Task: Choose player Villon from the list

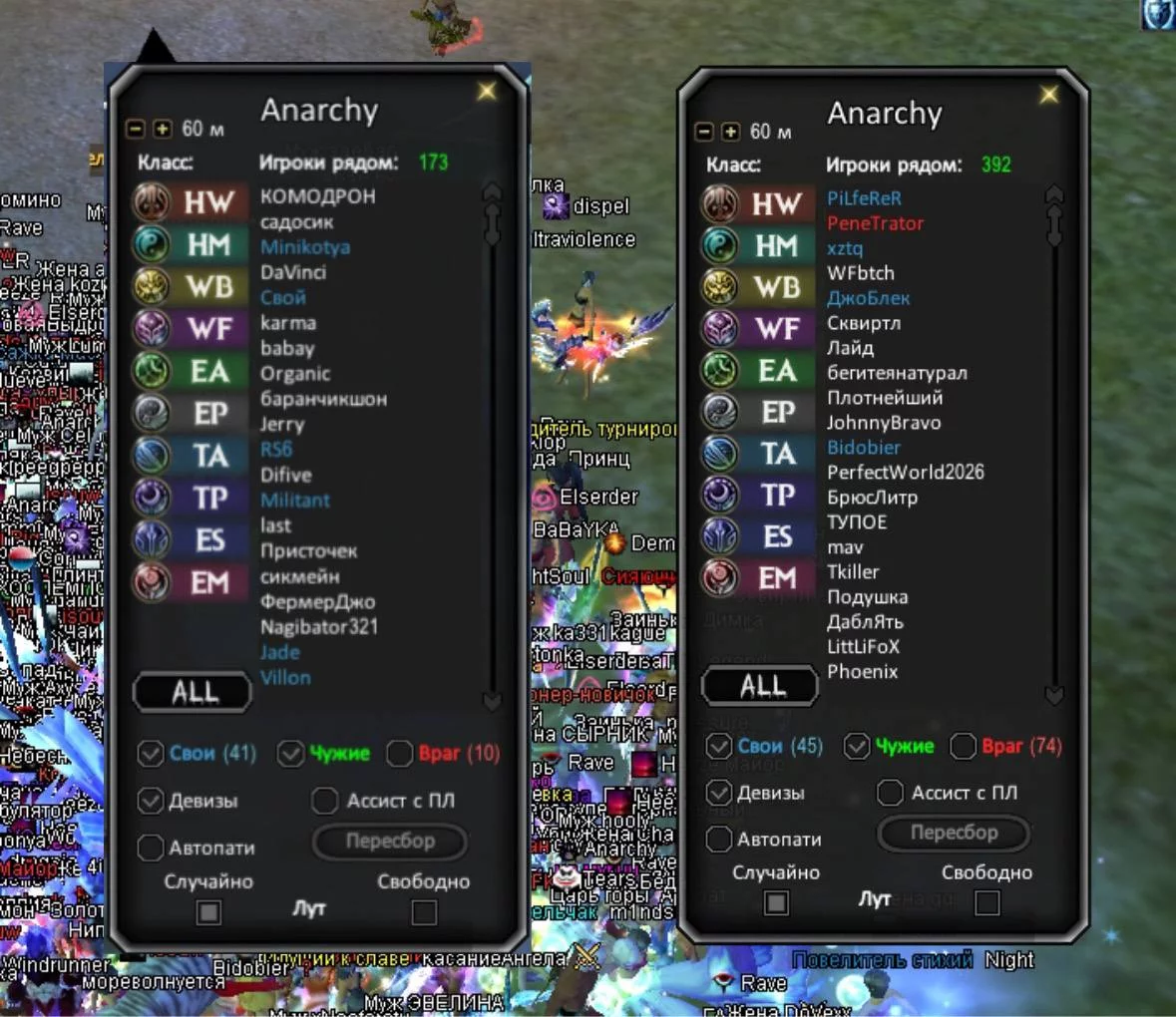Action: pos(285,678)
